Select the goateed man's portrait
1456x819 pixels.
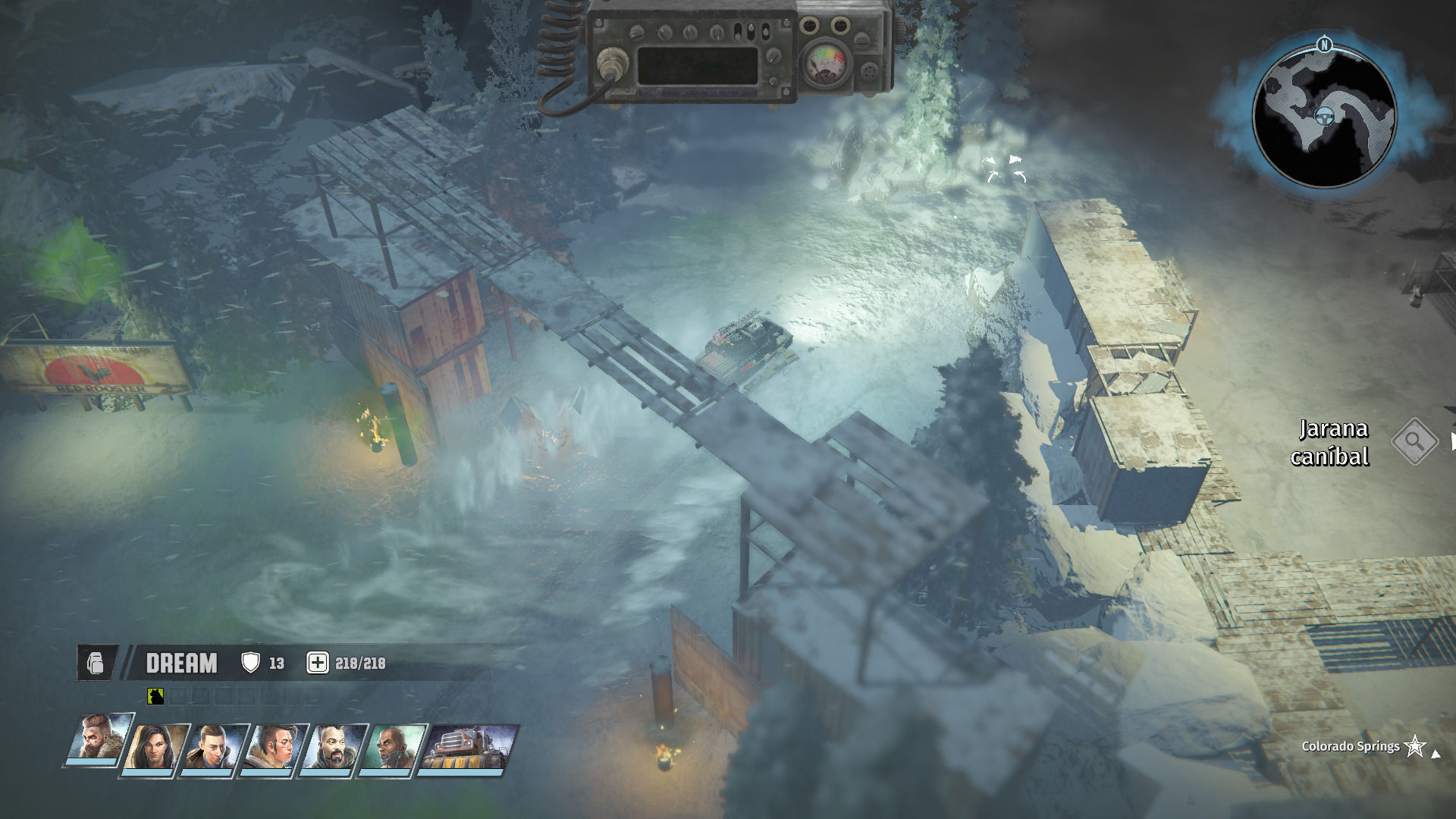[x=335, y=747]
